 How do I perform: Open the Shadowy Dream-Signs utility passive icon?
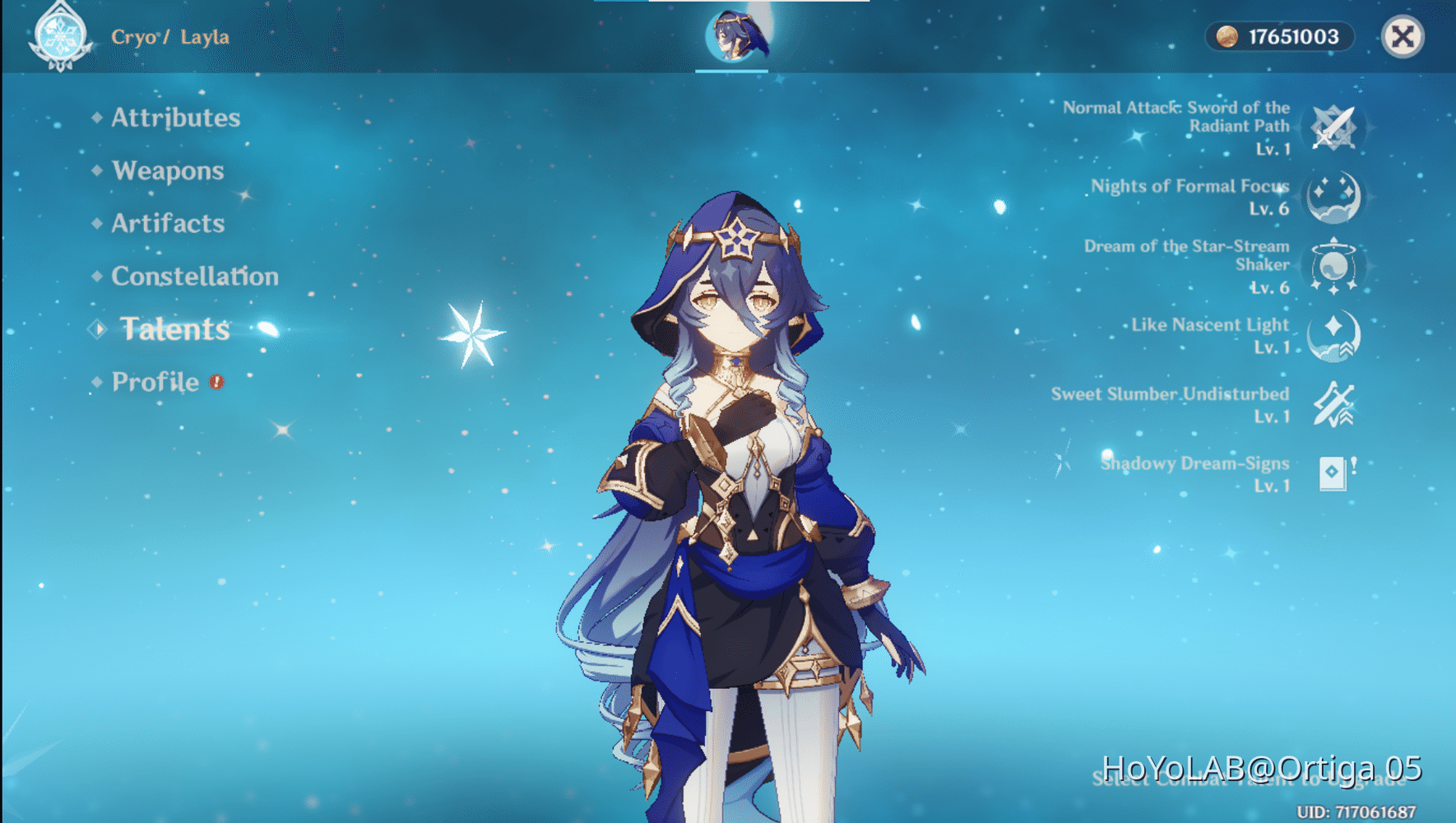(1333, 474)
